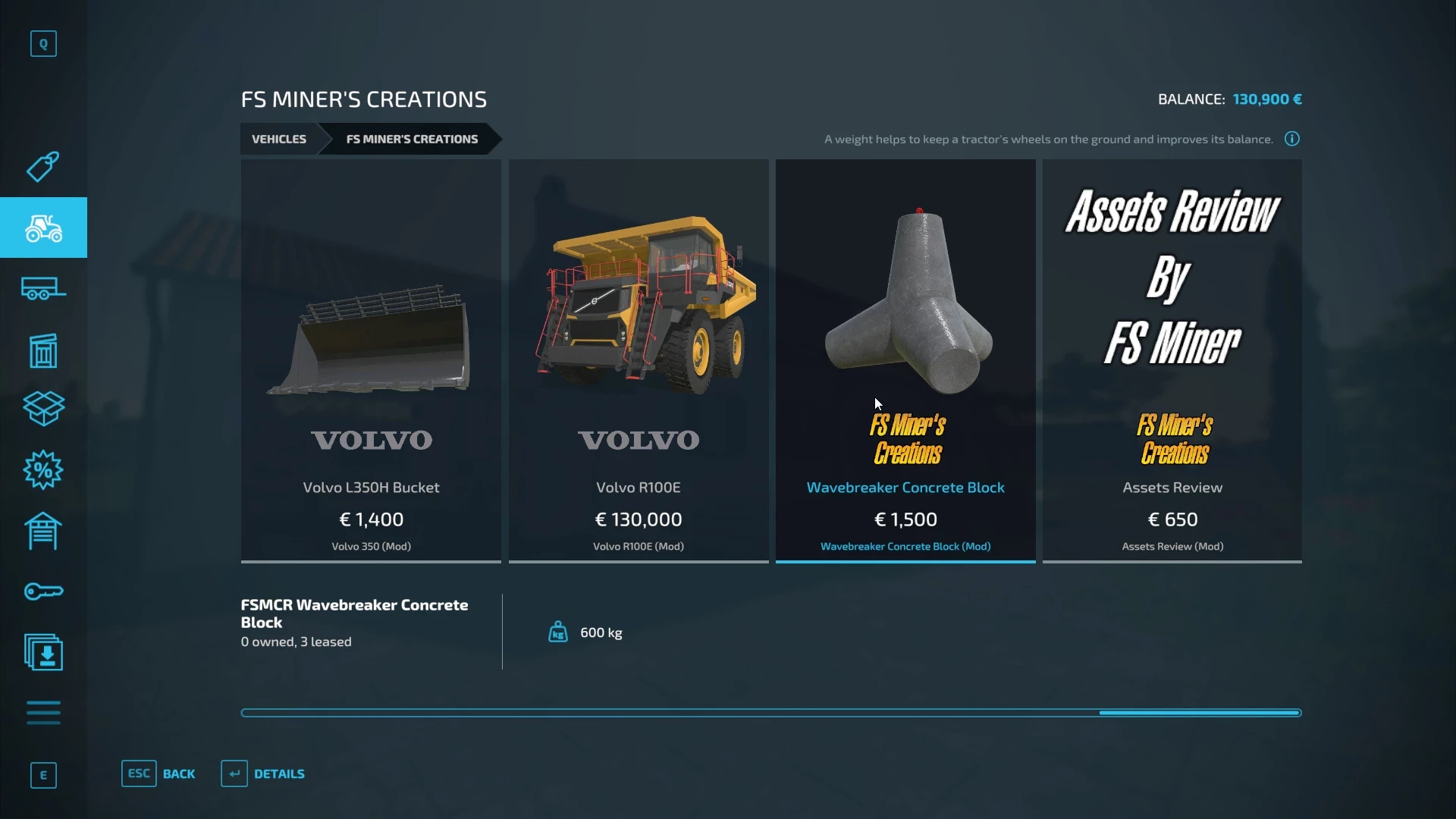View current Sales via the percent icon
Screen dimensions: 1456x819
tap(43, 470)
